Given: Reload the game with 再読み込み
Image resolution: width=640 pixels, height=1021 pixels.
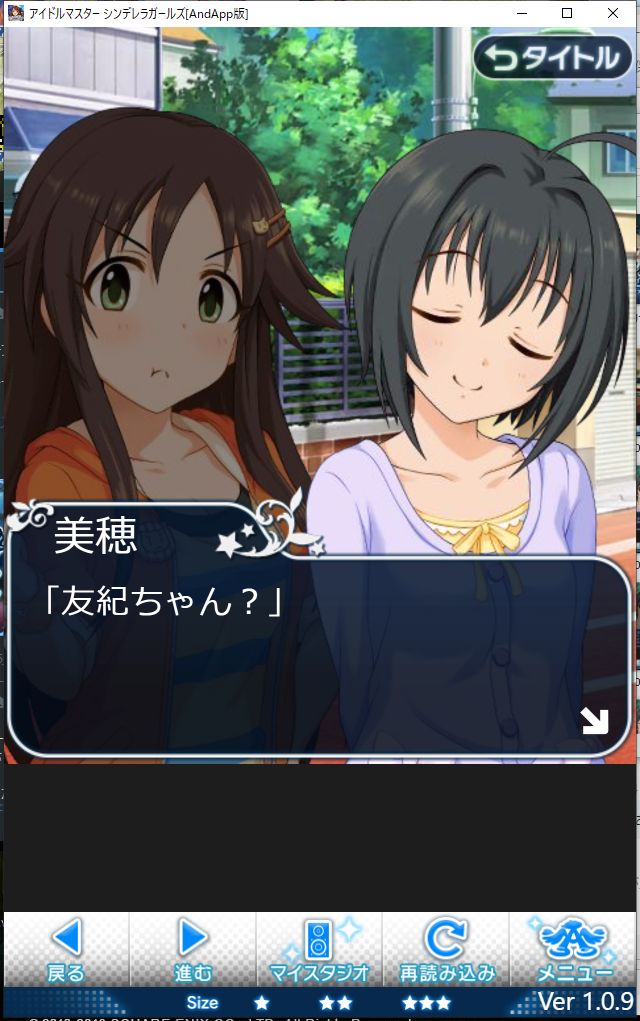Looking at the screenshot, I should coord(447,949).
